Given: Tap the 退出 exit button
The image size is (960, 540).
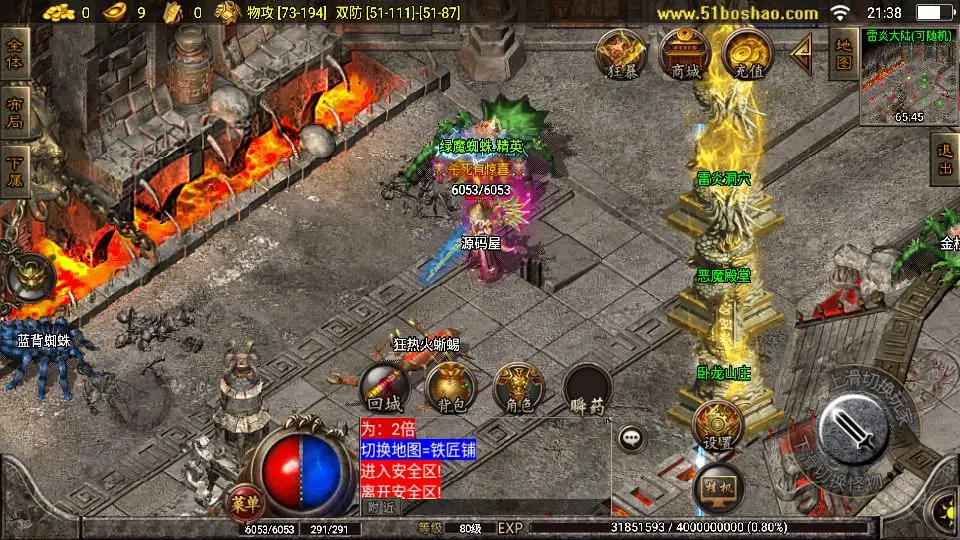Looking at the screenshot, I should tap(944, 160).
